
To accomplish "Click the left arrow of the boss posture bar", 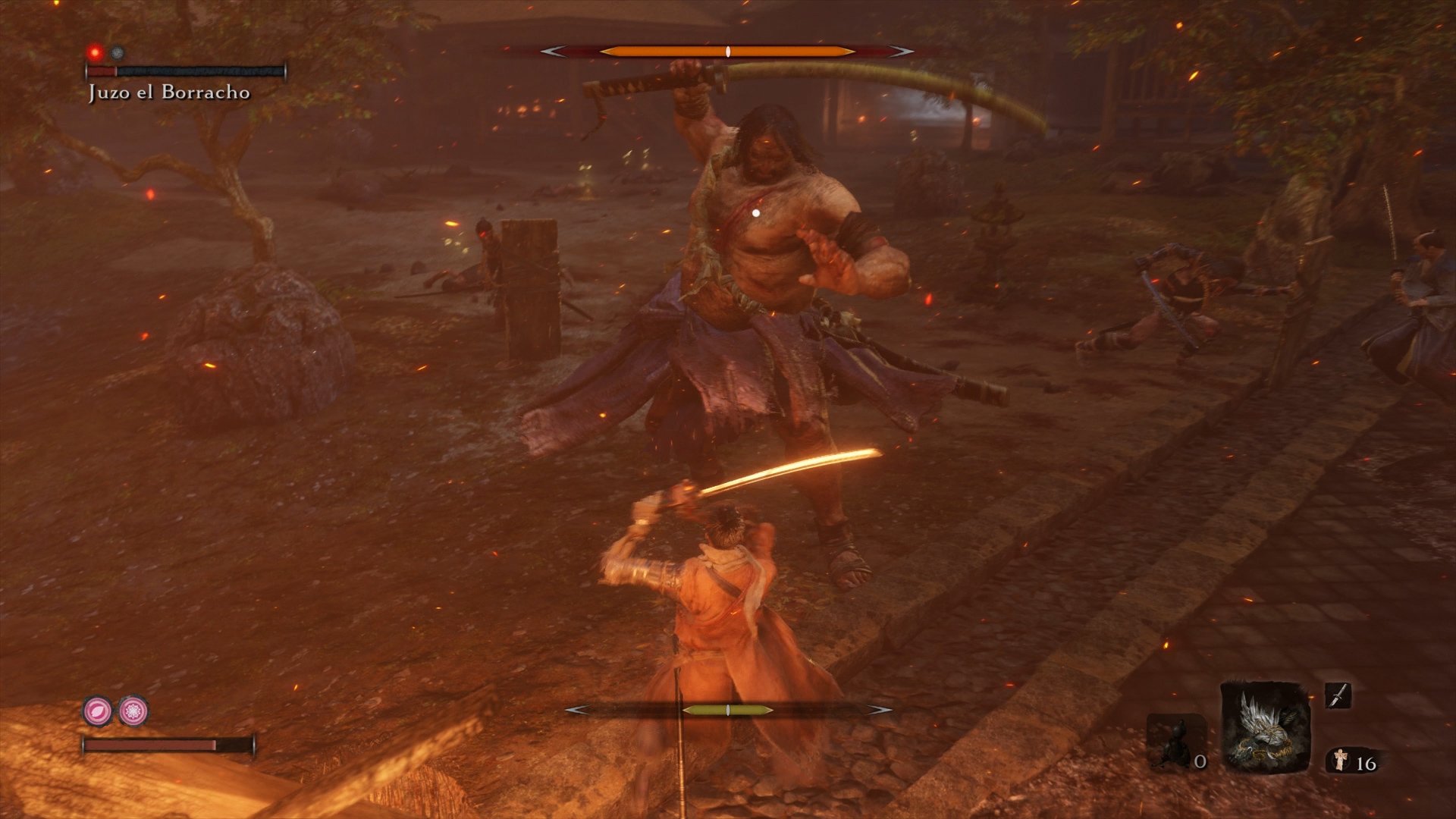I will [x=552, y=52].
